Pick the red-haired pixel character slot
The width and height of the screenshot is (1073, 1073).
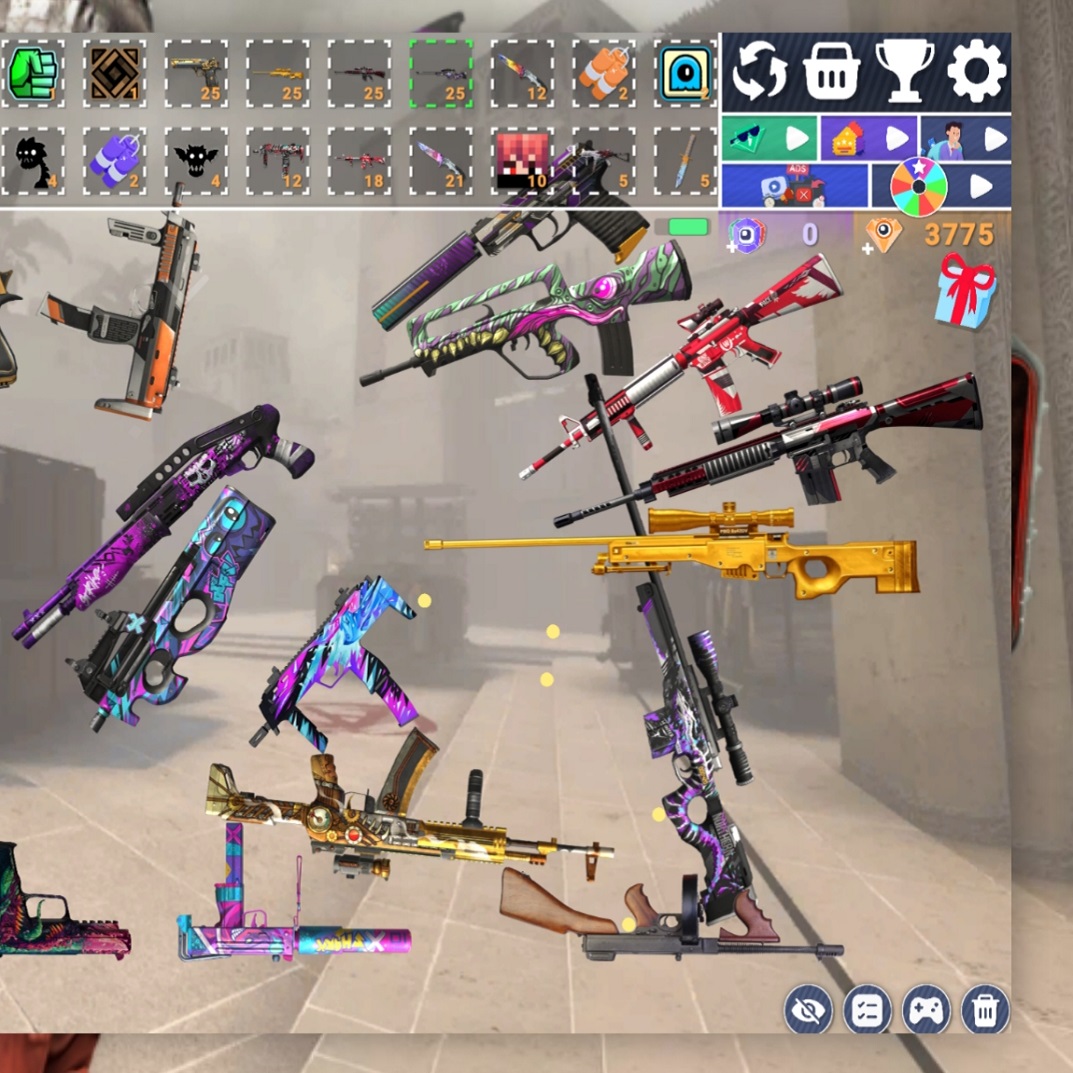click(522, 160)
